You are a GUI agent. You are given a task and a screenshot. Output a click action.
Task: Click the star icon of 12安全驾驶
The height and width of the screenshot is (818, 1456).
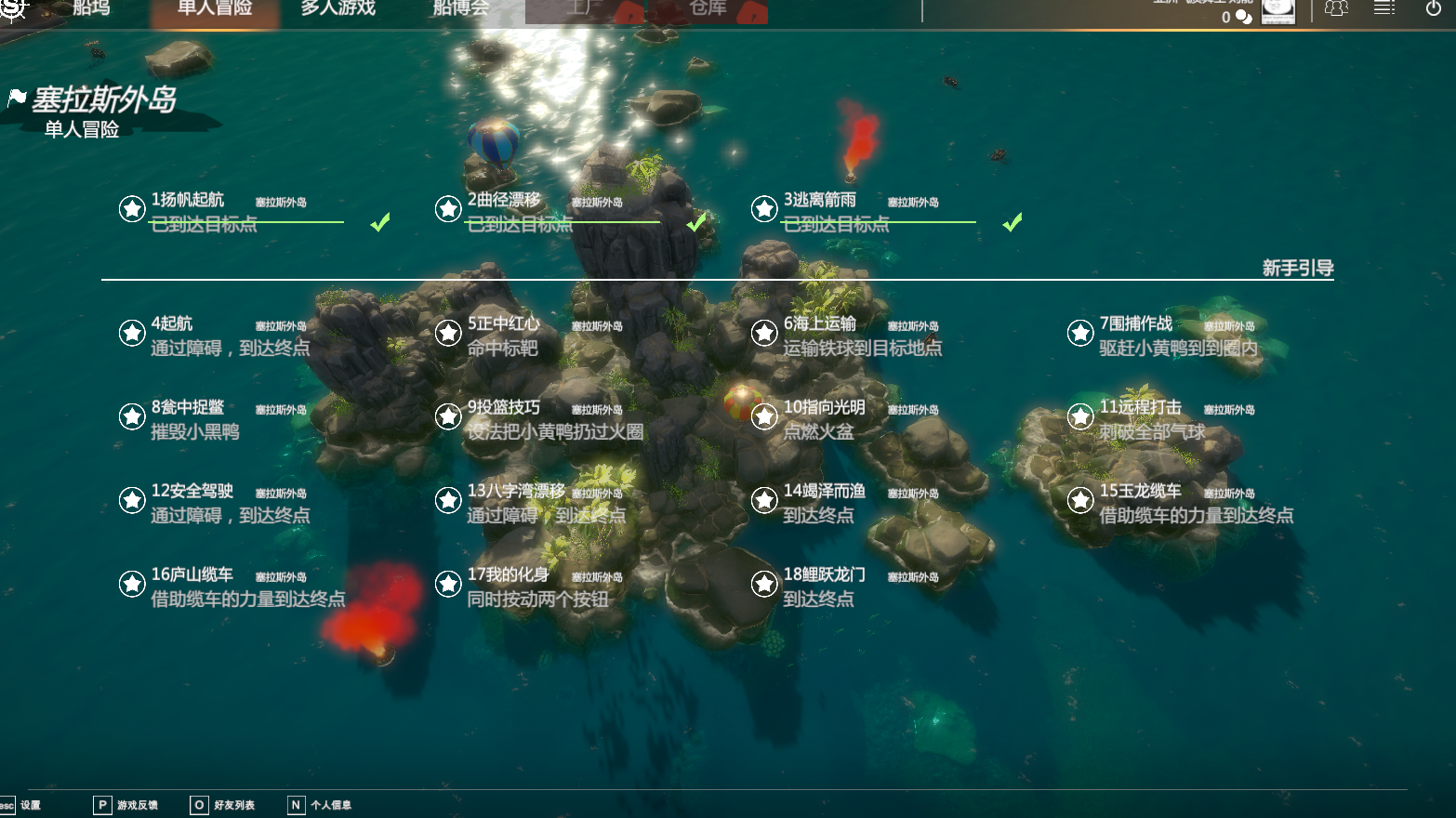(132, 500)
